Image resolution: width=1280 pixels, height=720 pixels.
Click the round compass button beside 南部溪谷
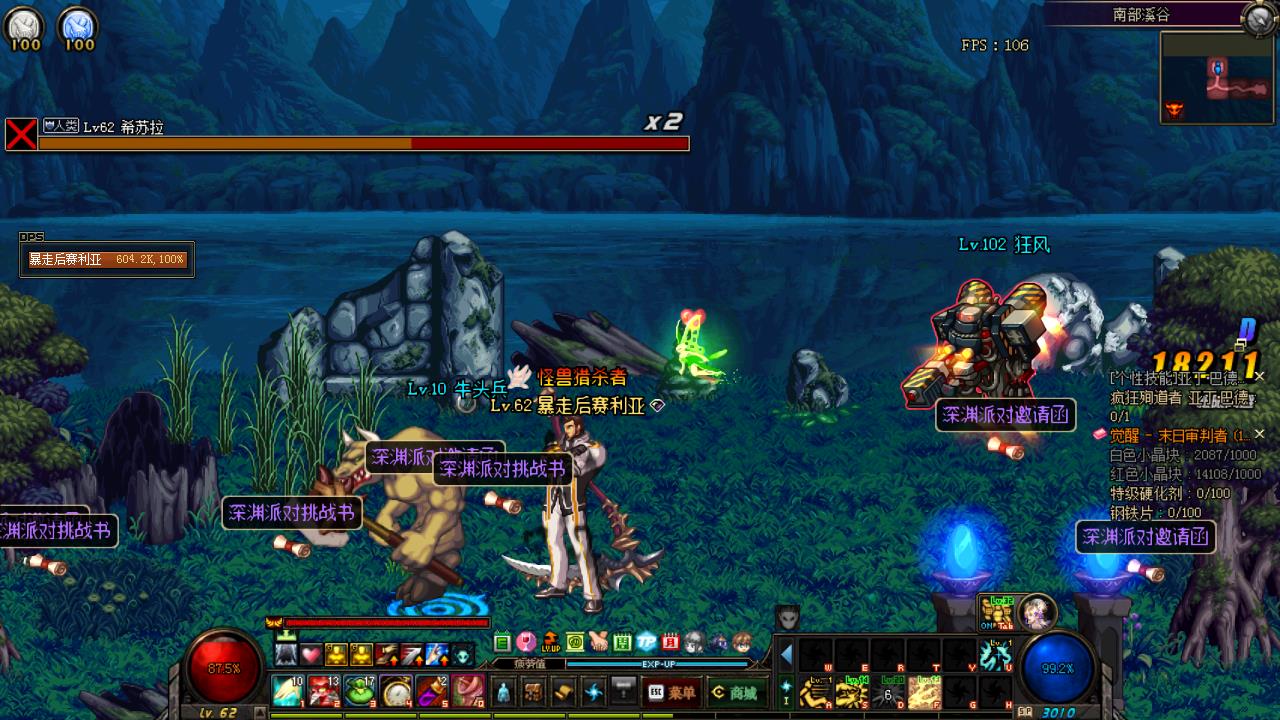1258,16
